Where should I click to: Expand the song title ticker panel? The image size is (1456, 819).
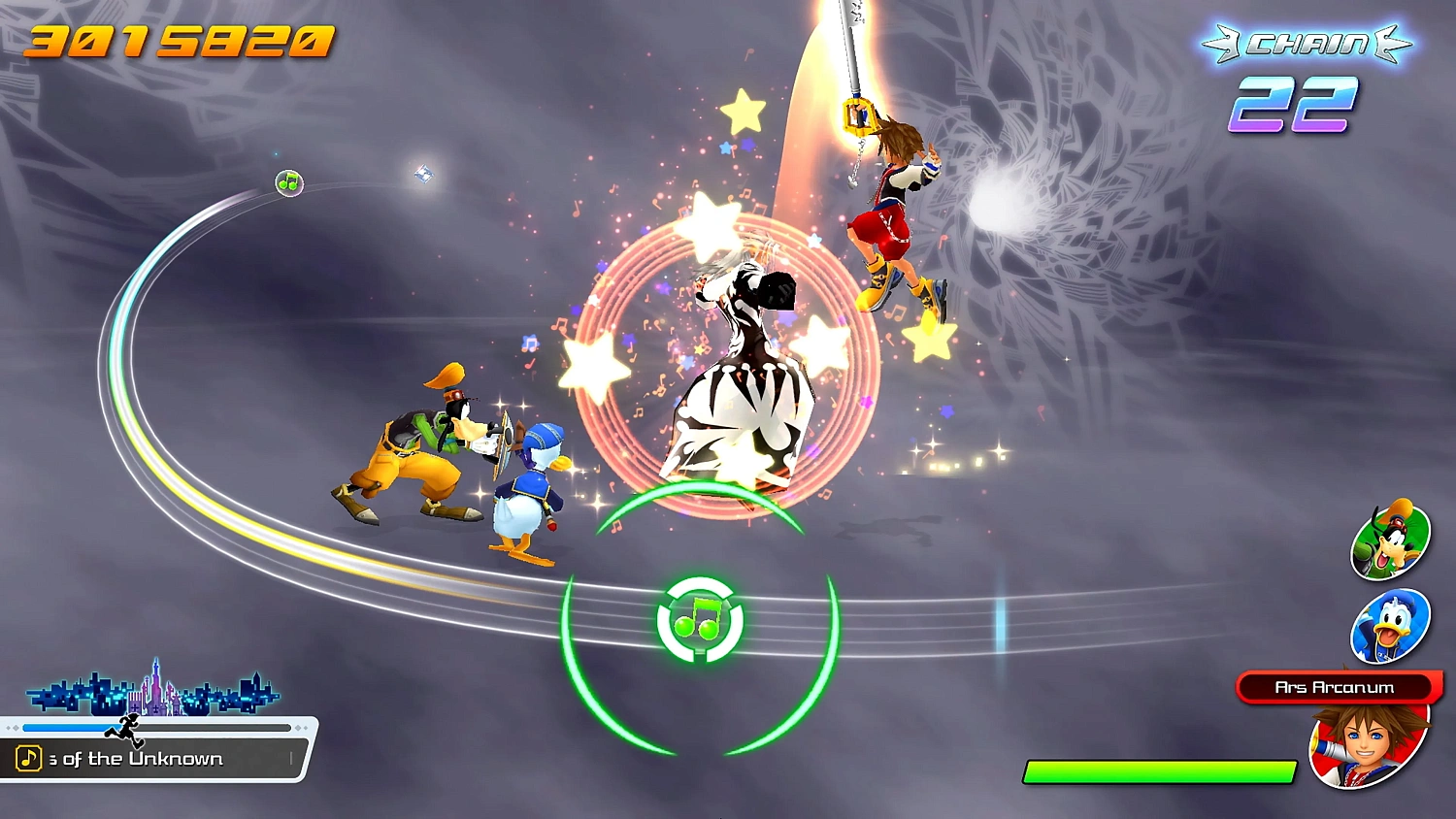[x=155, y=758]
